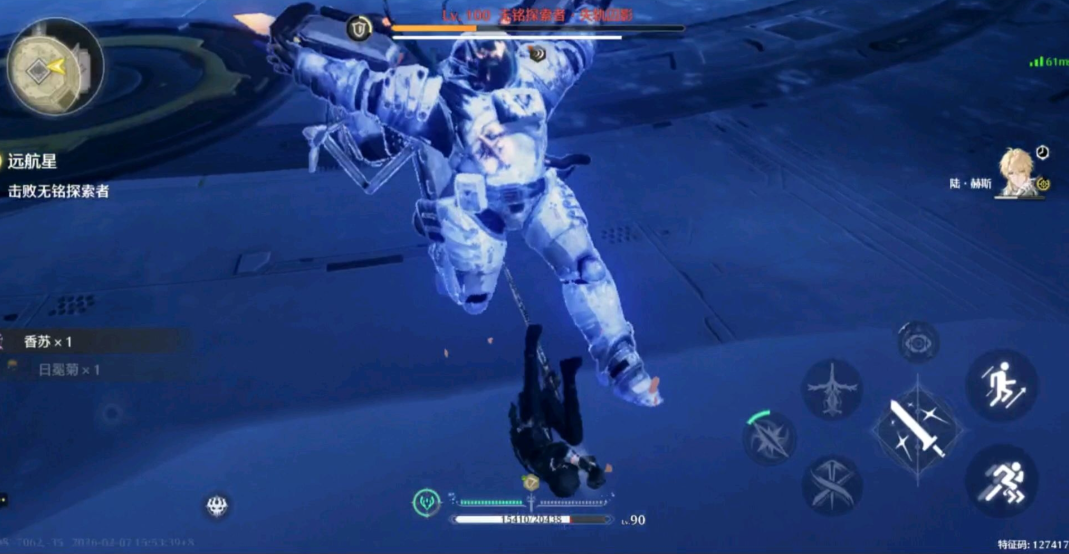Use the winged blade skill icon

(832, 389)
